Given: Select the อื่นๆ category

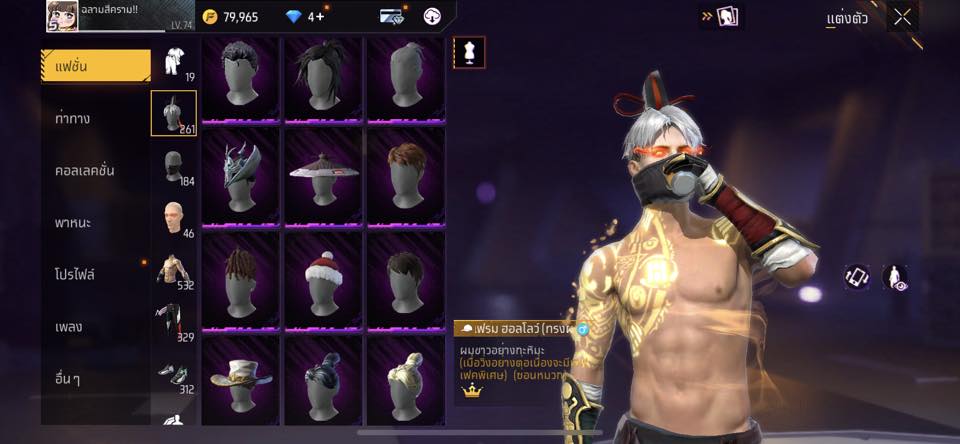Looking at the screenshot, I should point(69,379).
